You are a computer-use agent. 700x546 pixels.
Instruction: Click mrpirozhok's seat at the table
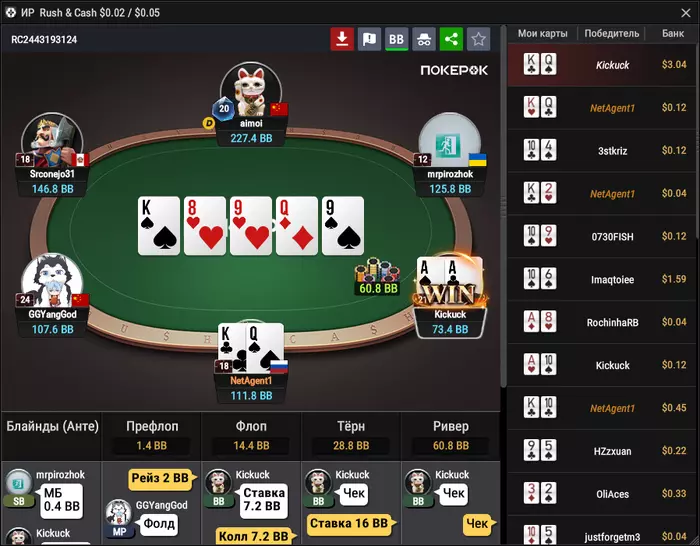pyautogui.click(x=450, y=143)
